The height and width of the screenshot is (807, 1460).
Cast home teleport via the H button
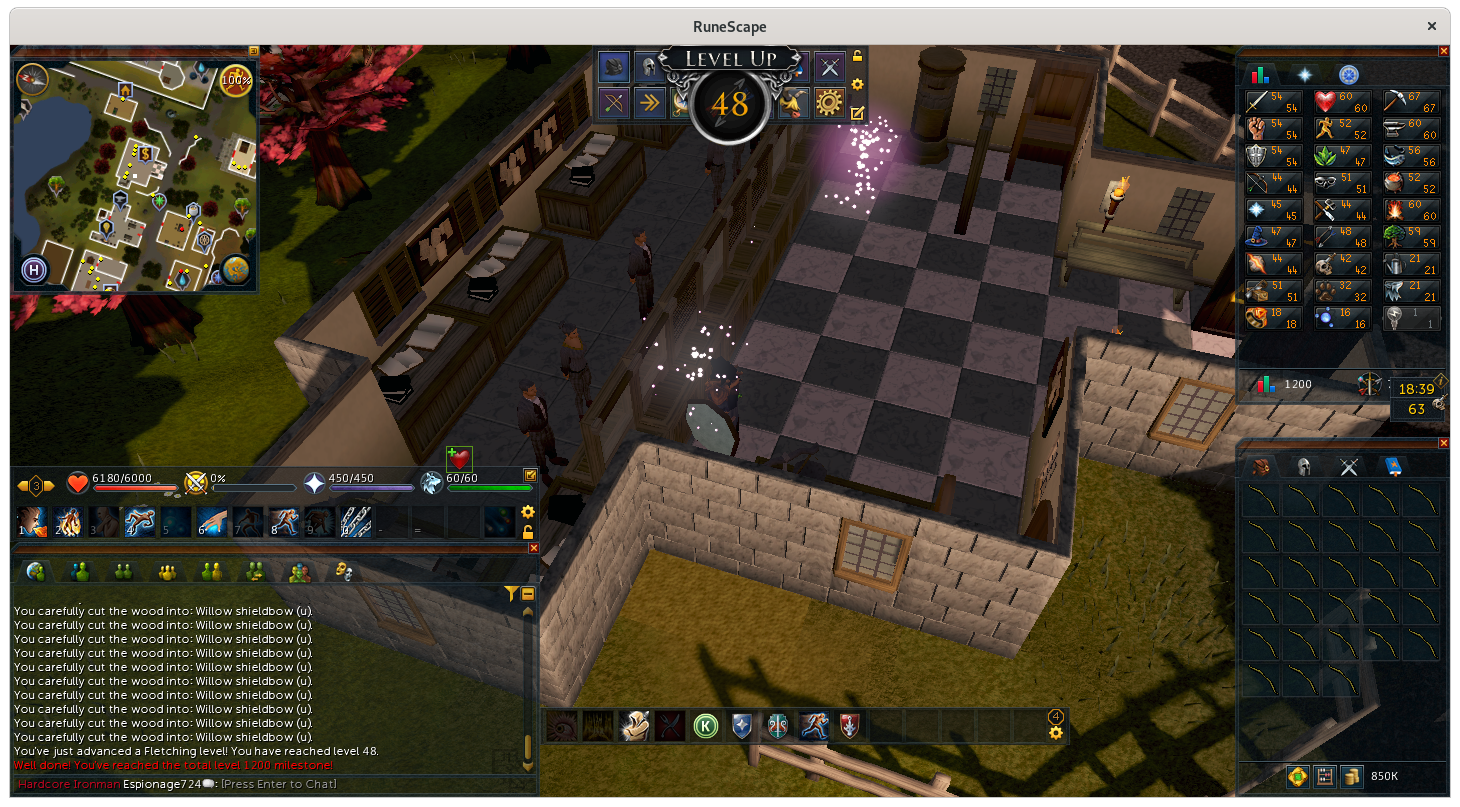(33, 270)
